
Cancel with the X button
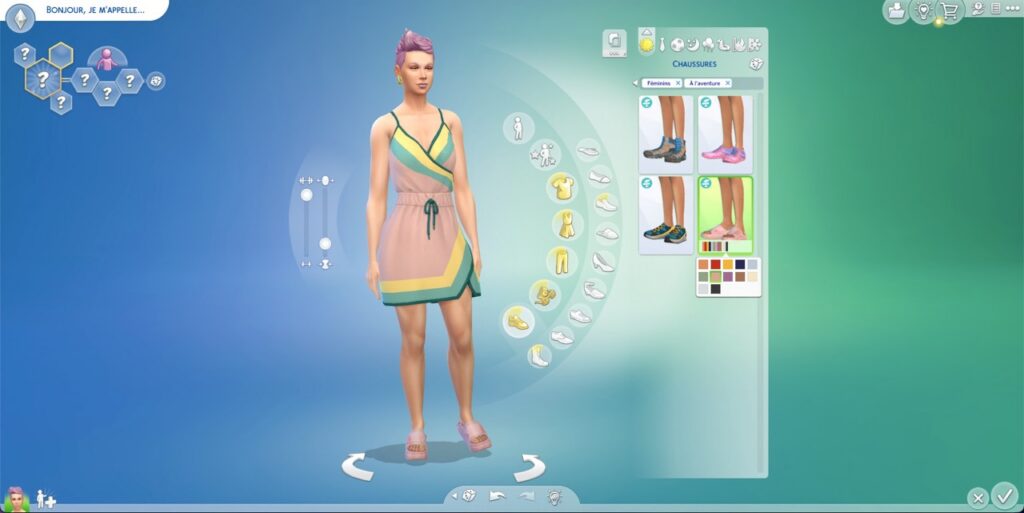[978, 497]
